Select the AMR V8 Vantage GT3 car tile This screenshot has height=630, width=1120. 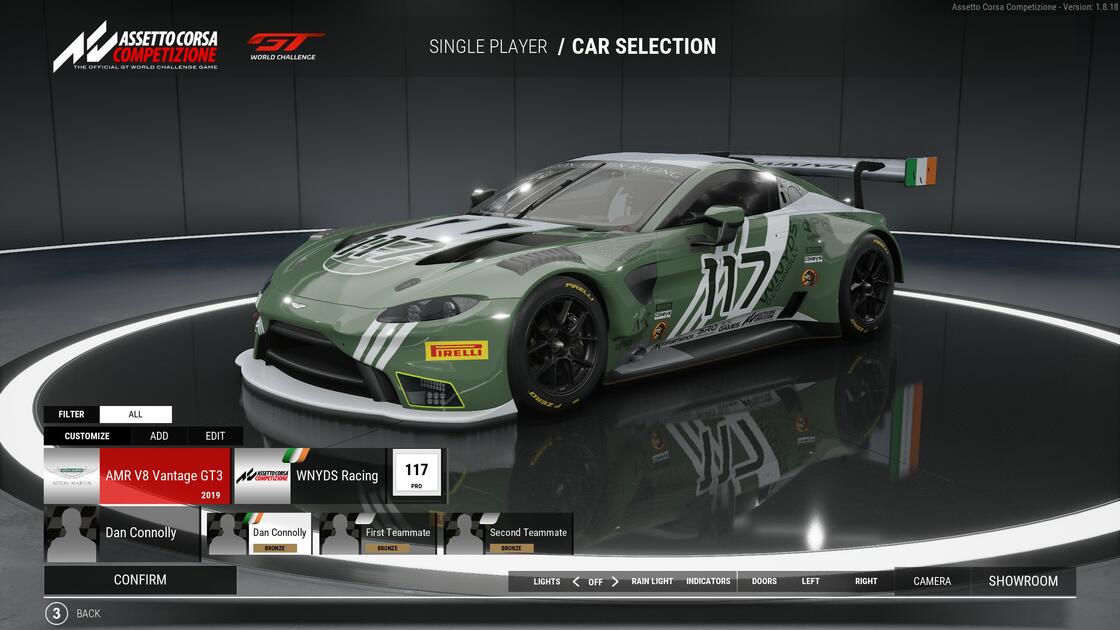coord(137,476)
